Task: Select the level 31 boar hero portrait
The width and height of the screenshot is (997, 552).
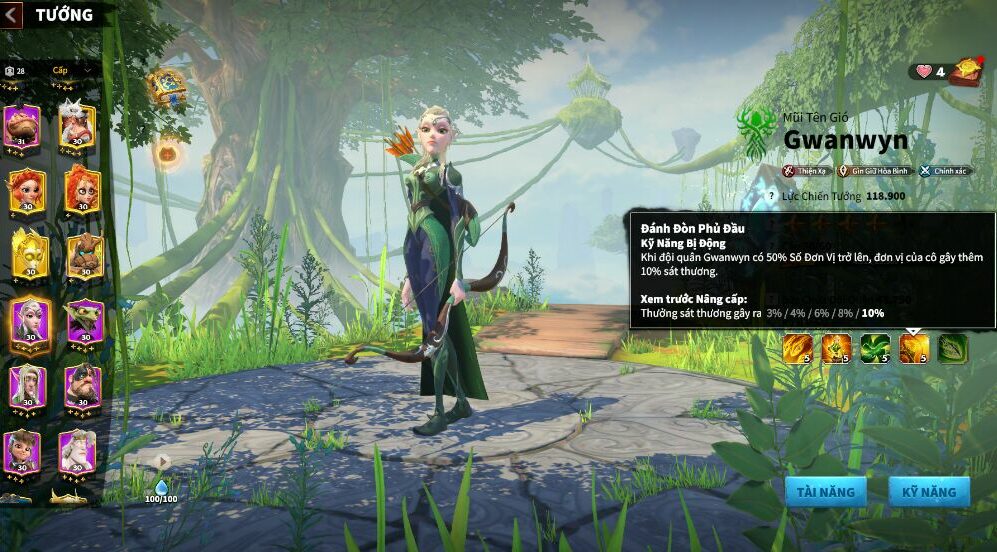Action: point(22,126)
